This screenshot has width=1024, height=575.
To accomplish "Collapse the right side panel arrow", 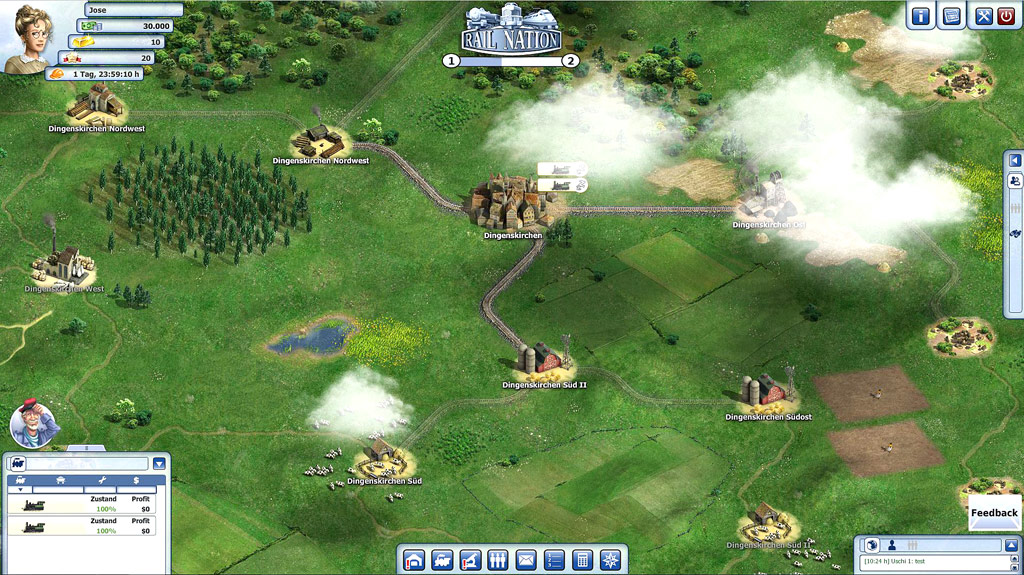I will pos(1015,160).
